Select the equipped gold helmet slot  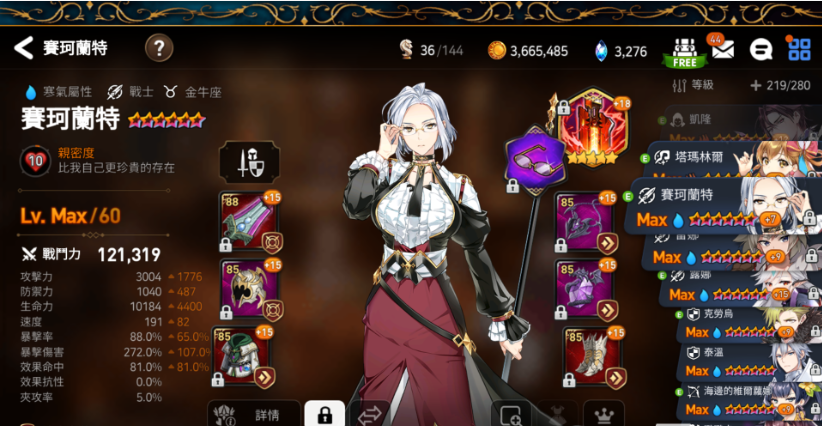(247, 287)
